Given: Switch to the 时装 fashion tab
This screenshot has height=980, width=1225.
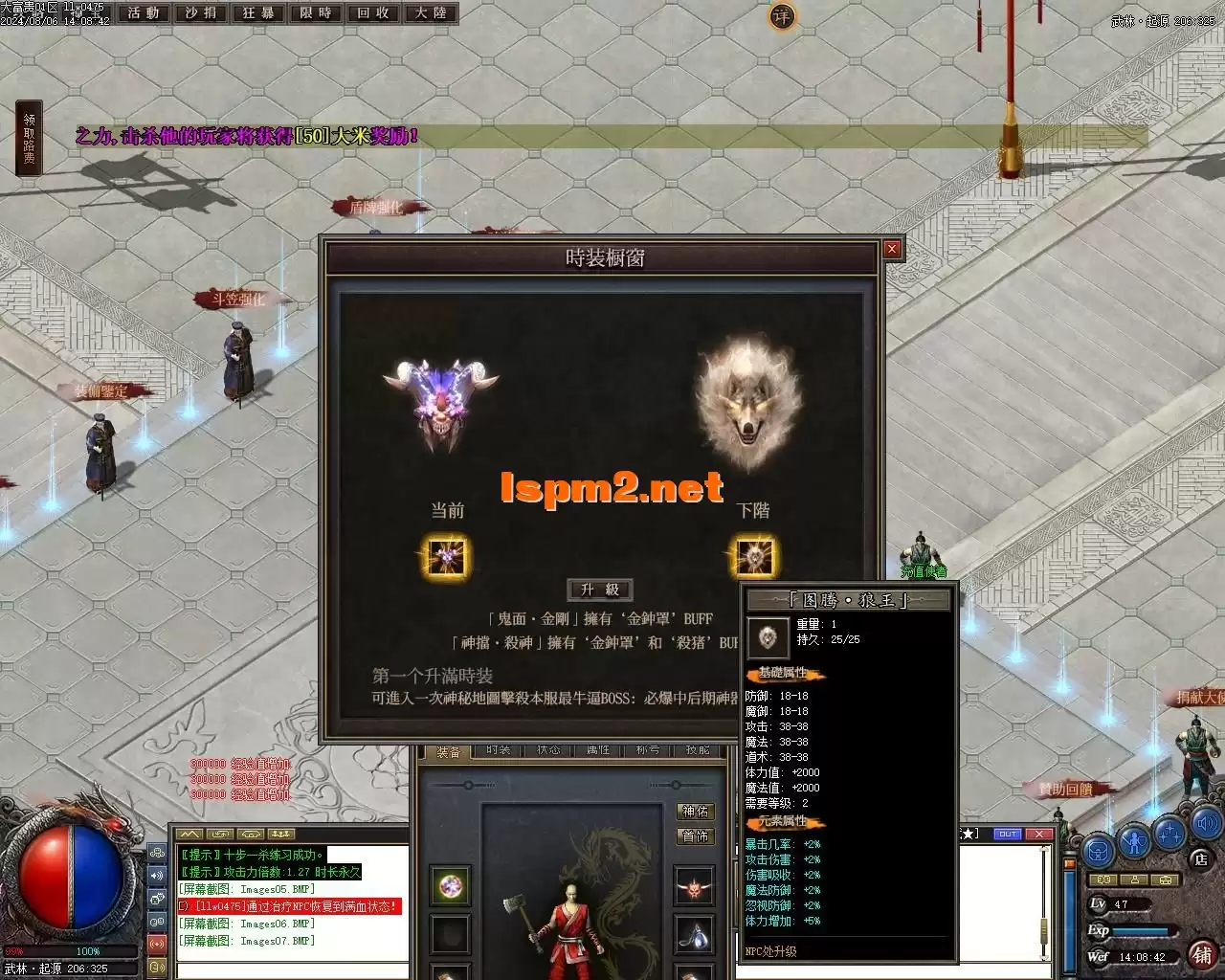Looking at the screenshot, I should 499,750.
